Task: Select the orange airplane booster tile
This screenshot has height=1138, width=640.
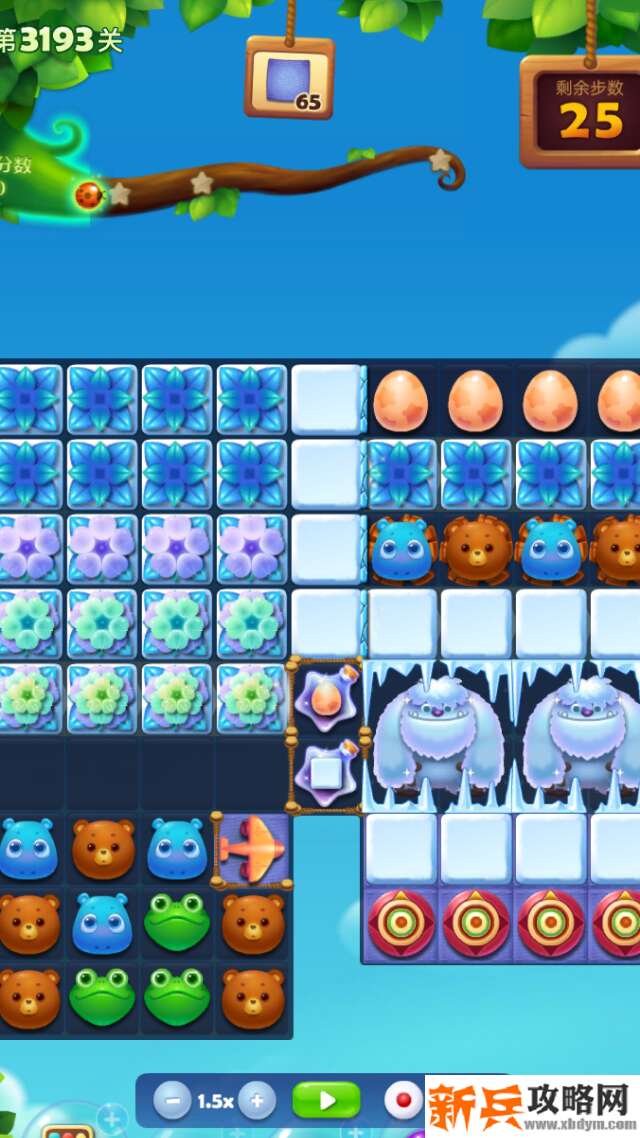Action: [253, 849]
